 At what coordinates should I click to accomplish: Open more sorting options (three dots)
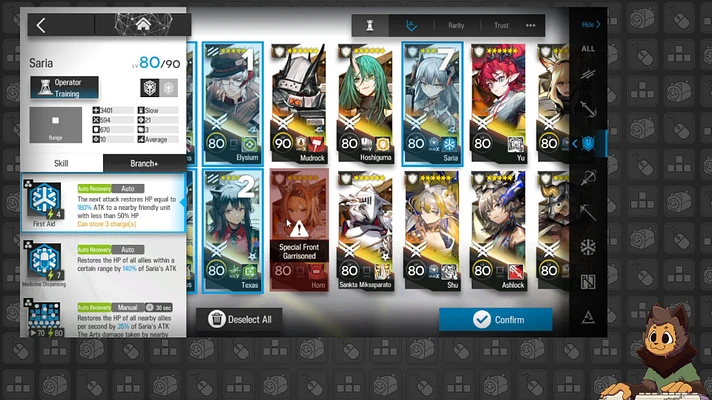[530, 26]
